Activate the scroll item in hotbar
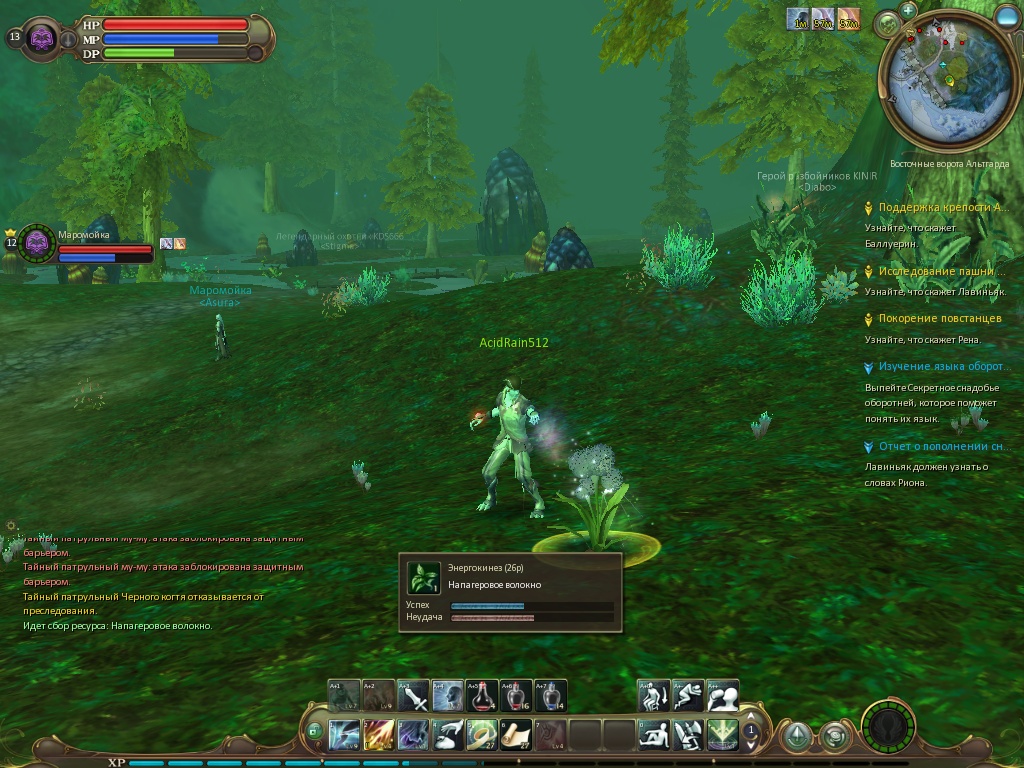This screenshot has height=768, width=1024. point(516,735)
